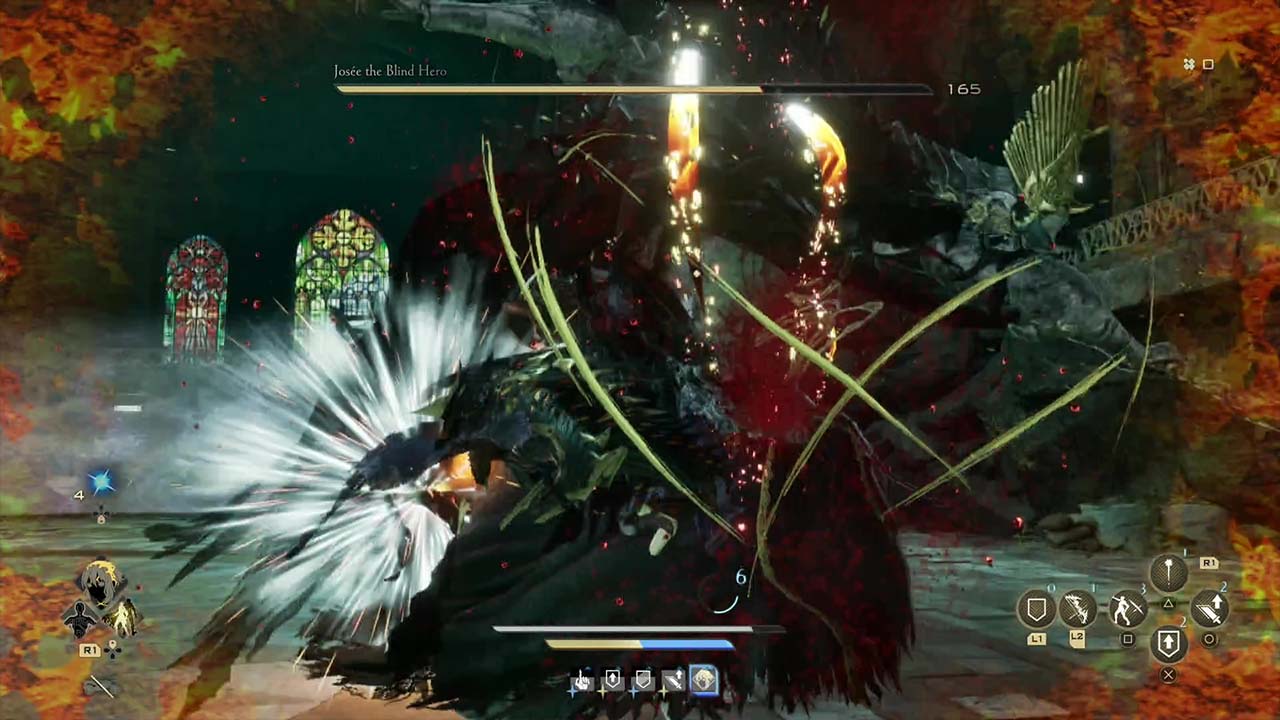Activate the sword attack-up skill

(1209, 609)
